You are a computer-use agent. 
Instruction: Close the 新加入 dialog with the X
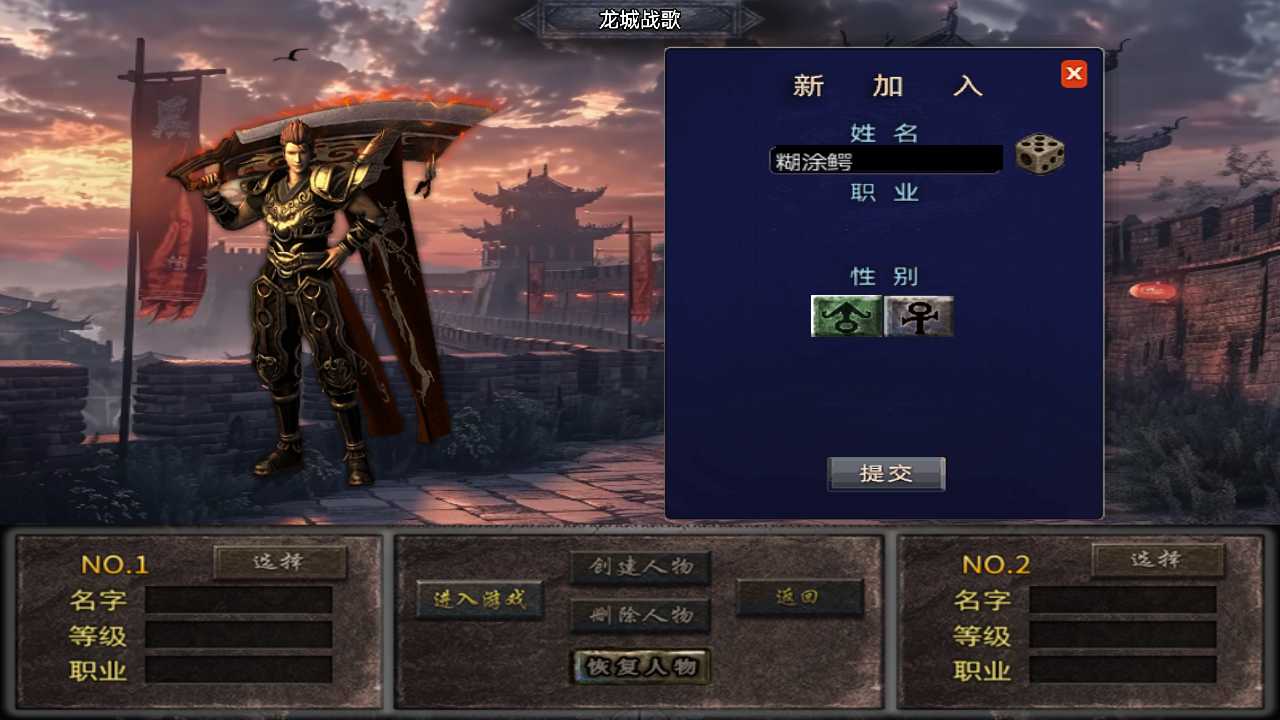coord(1073,73)
